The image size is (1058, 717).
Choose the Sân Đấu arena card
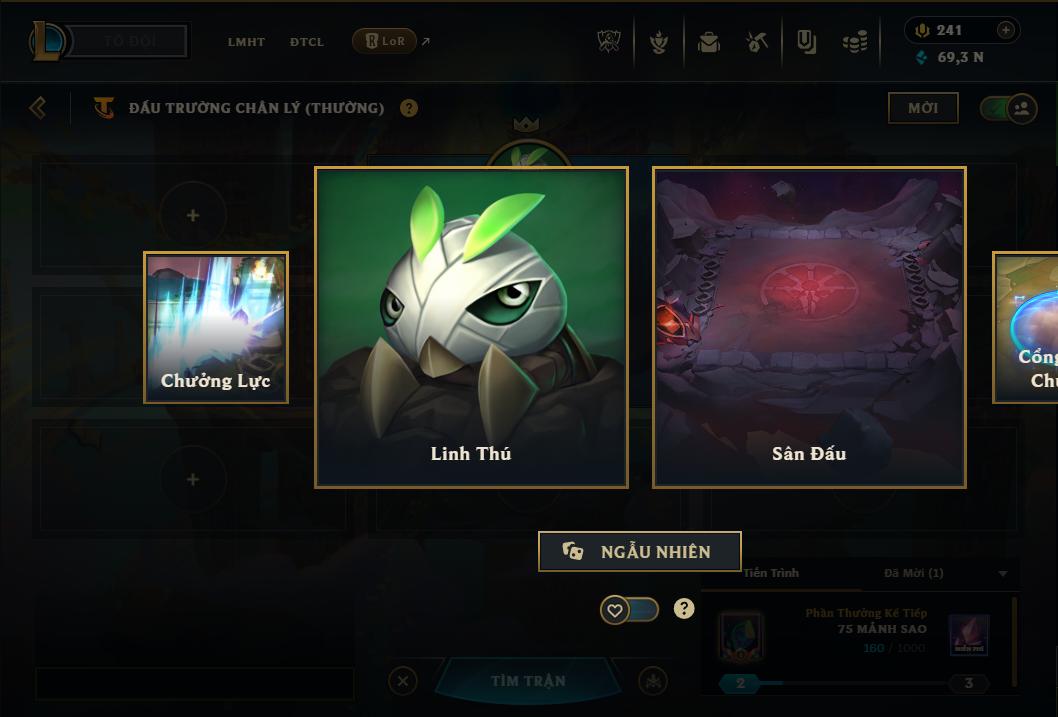(x=809, y=327)
